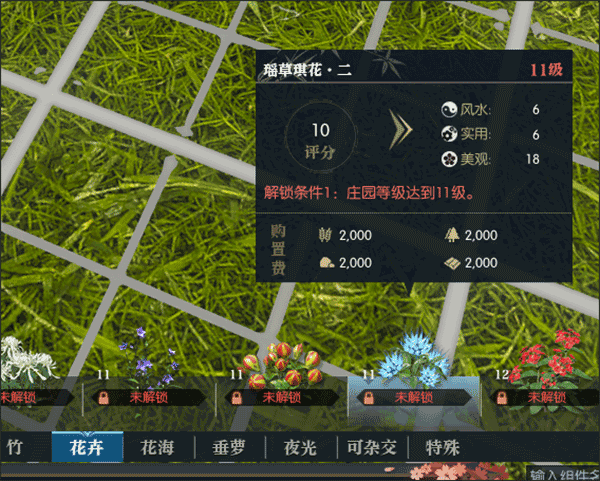The width and height of the screenshot is (600, 481).
Task: Click the component name search field
Action: (563, 473)
